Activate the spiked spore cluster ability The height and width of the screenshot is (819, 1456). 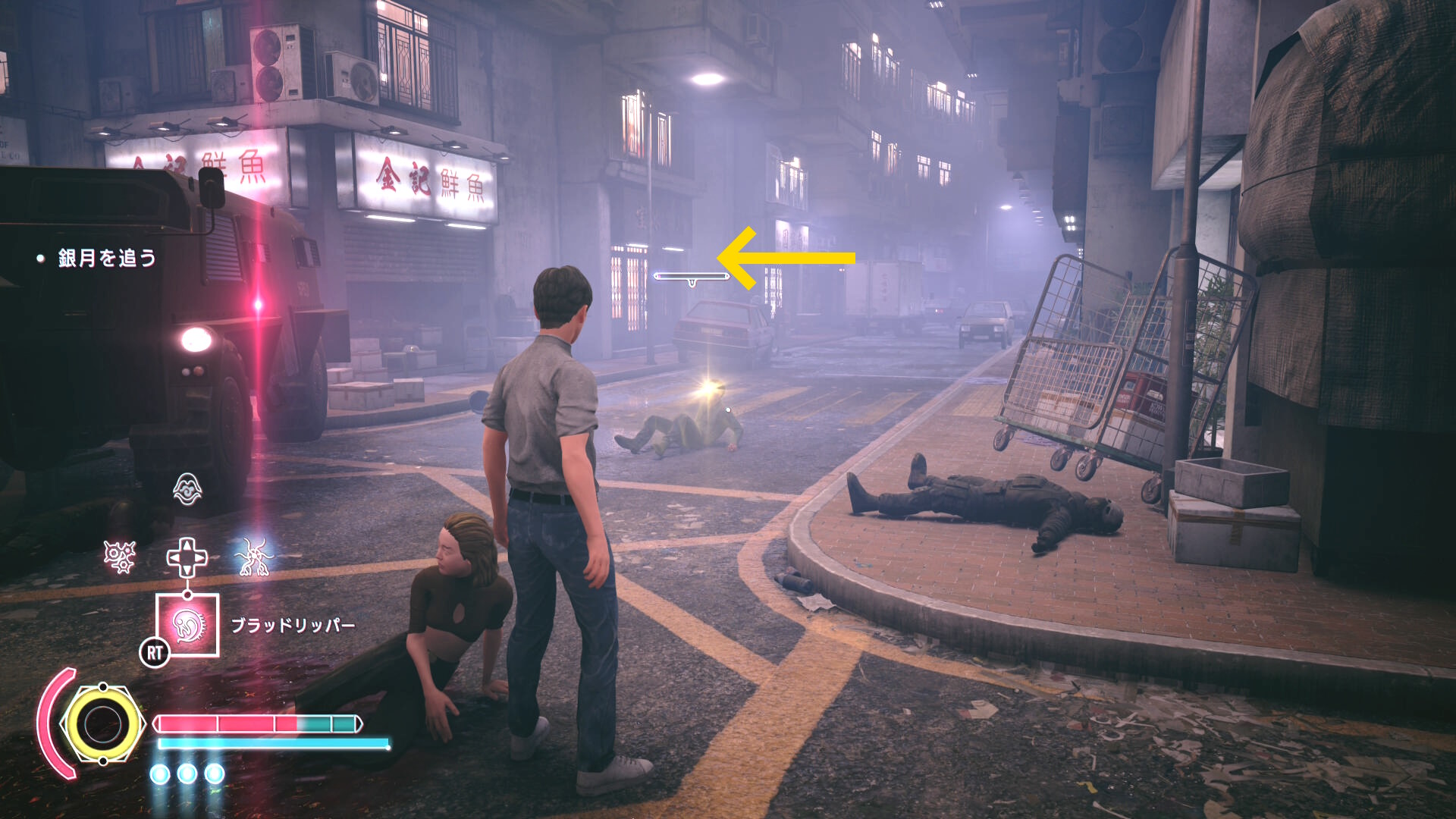tap(120, 557)
